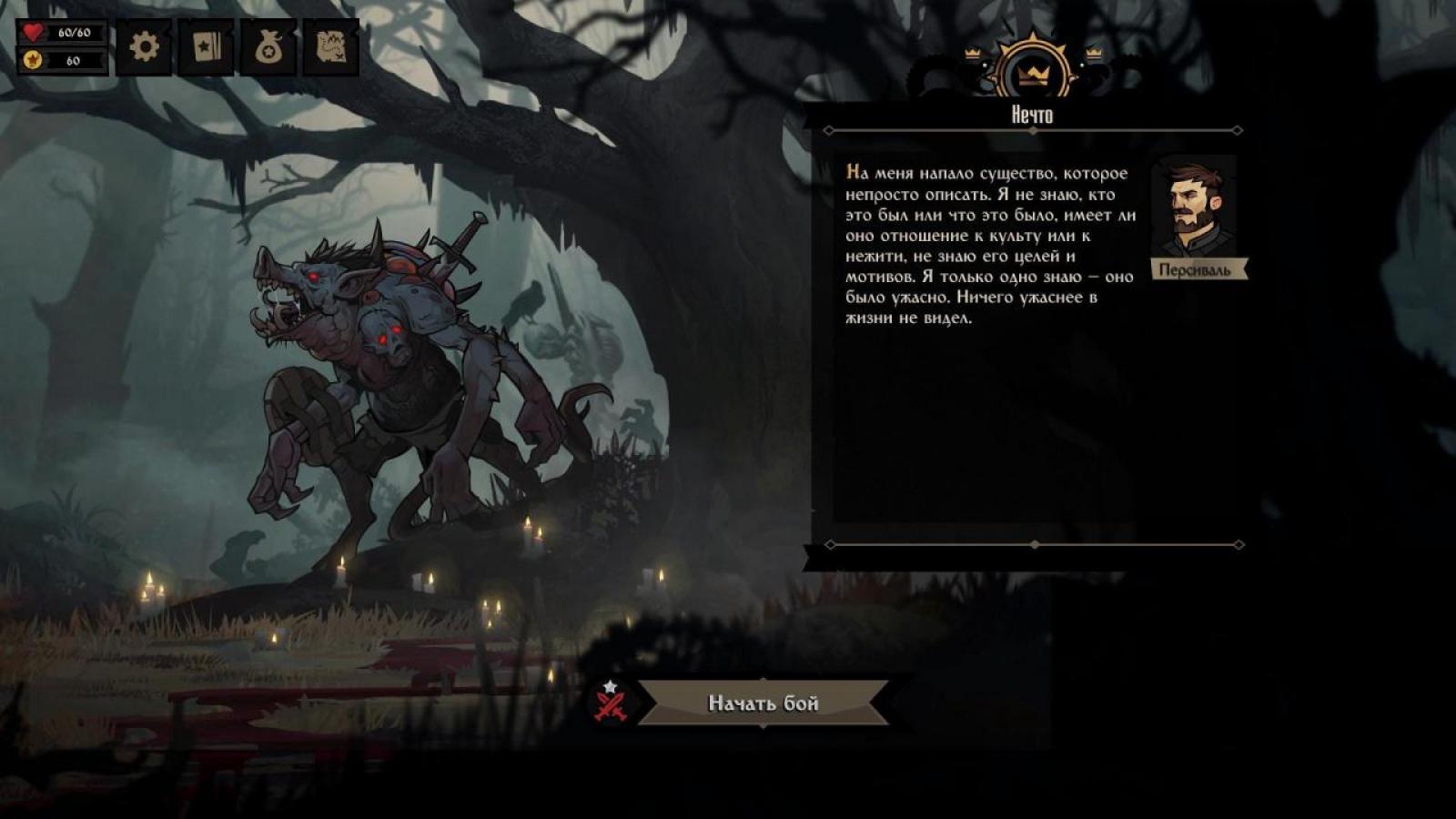View the card deck
The width and height of the screenshot is (1456, 819).
[x=207, y=46]
